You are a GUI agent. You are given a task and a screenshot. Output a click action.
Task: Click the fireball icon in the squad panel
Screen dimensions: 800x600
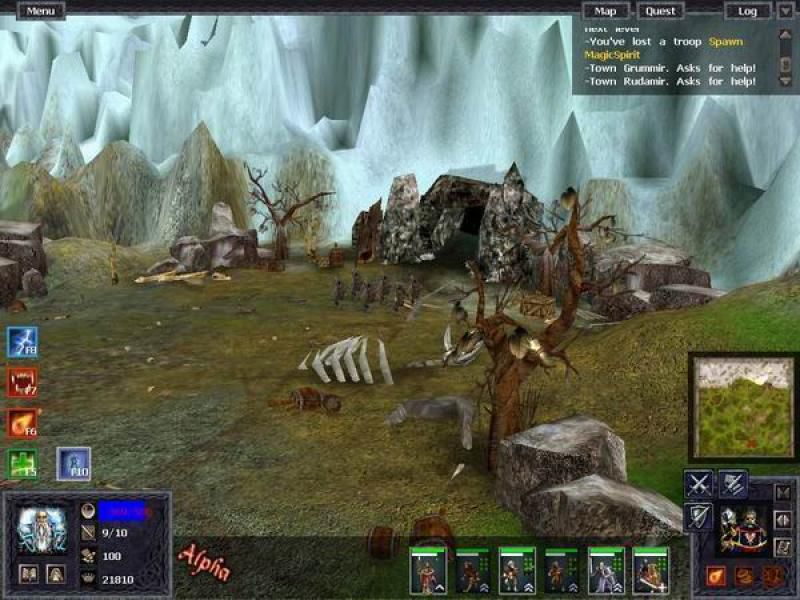click(716, 576)
